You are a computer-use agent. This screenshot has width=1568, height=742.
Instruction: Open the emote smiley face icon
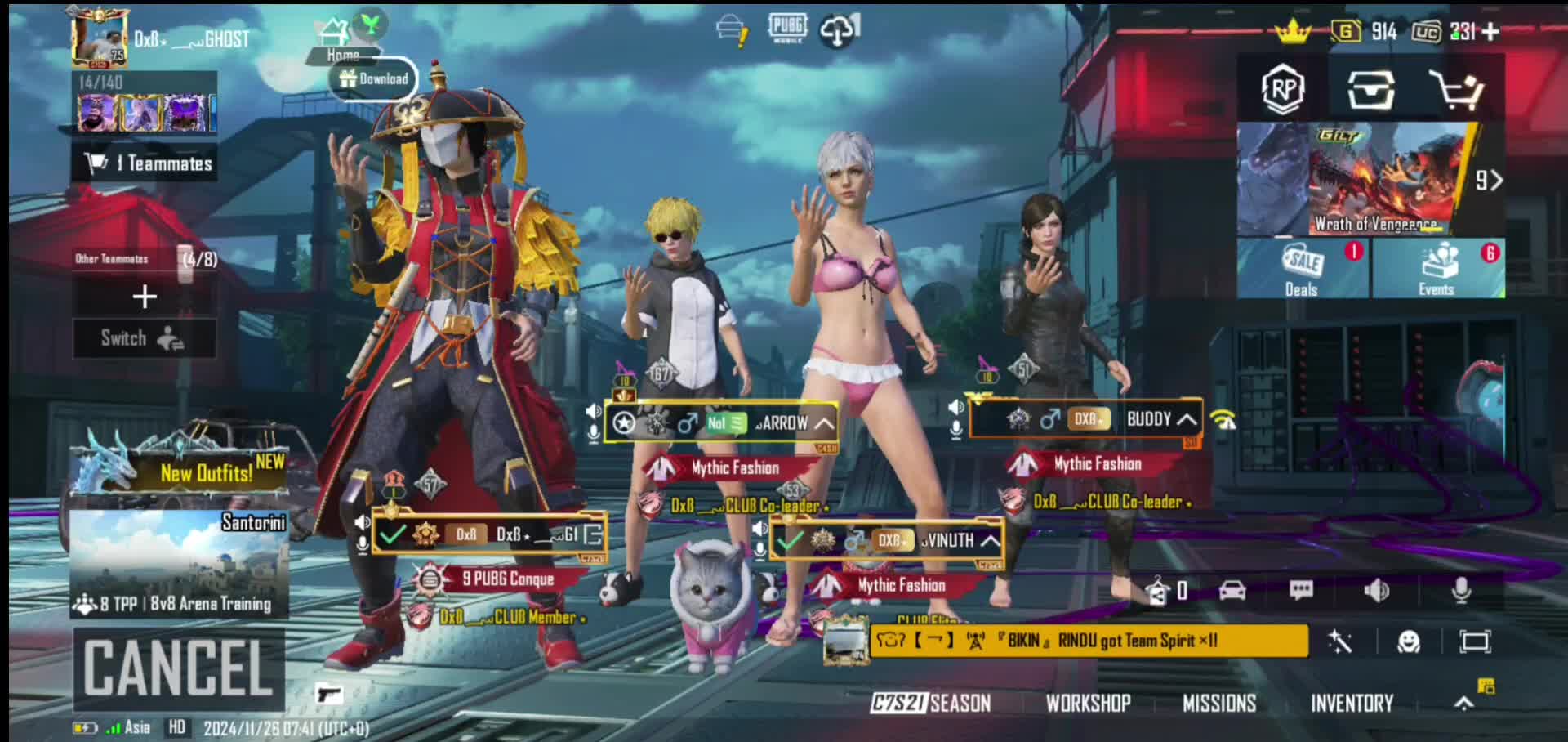click(x=1409, y=641)
